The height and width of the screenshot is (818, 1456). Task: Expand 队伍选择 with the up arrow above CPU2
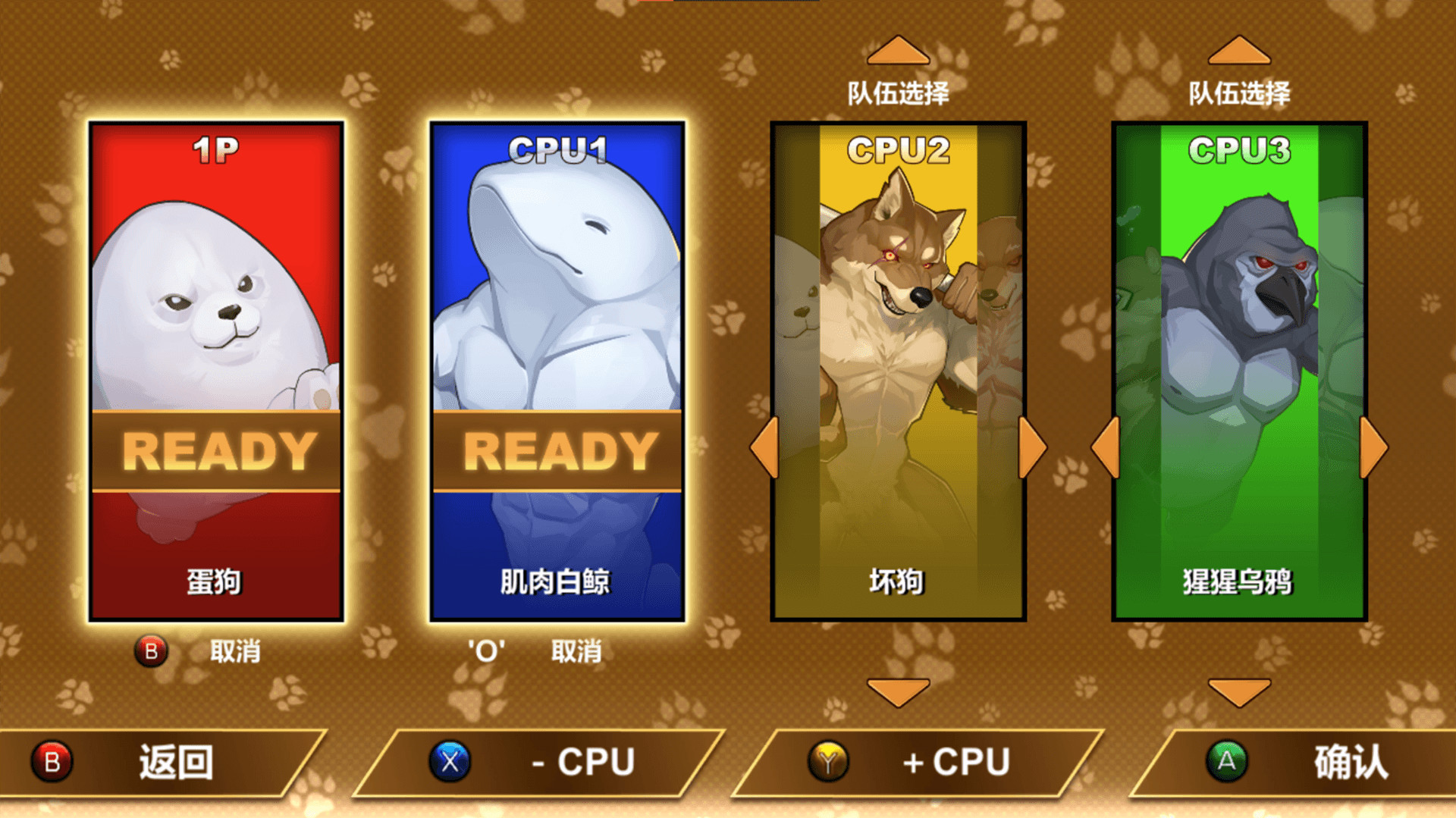(899, 49)
